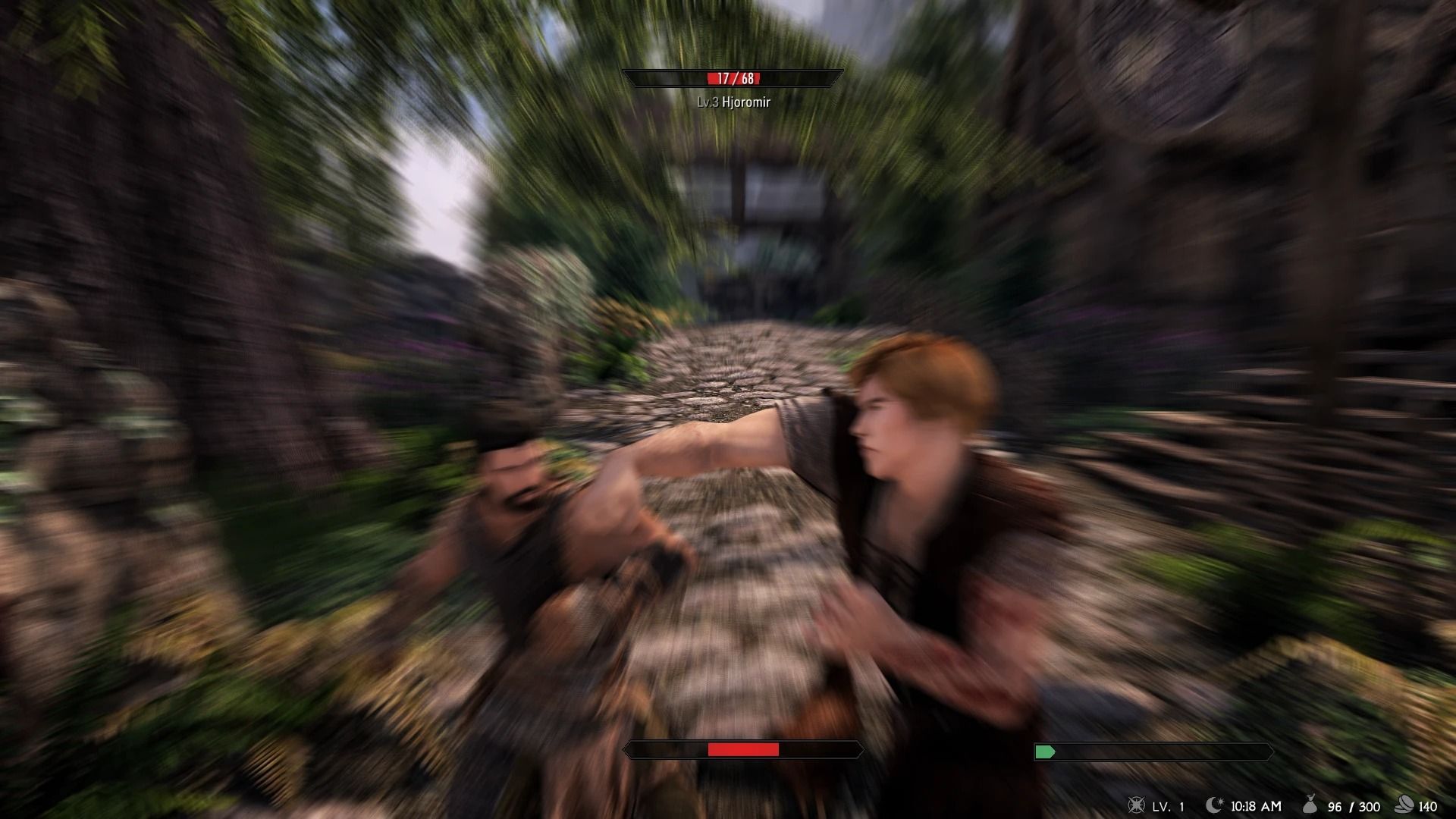The height and width of the screenshot is (819, 1456).
Task: Click the 140 gold amount display
Action: click(x=1429, y=805)
